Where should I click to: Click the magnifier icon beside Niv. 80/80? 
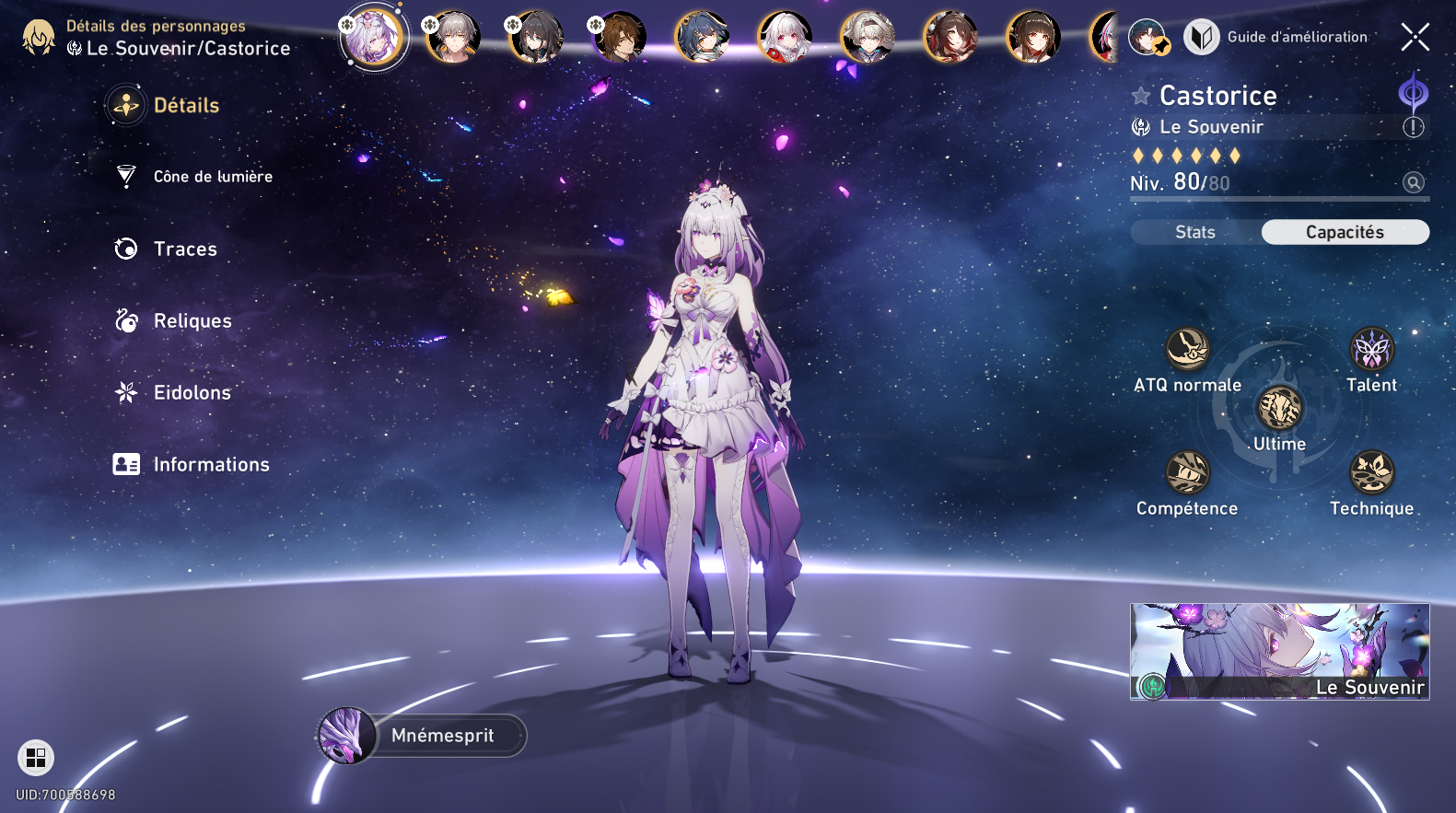(1412, 183)
